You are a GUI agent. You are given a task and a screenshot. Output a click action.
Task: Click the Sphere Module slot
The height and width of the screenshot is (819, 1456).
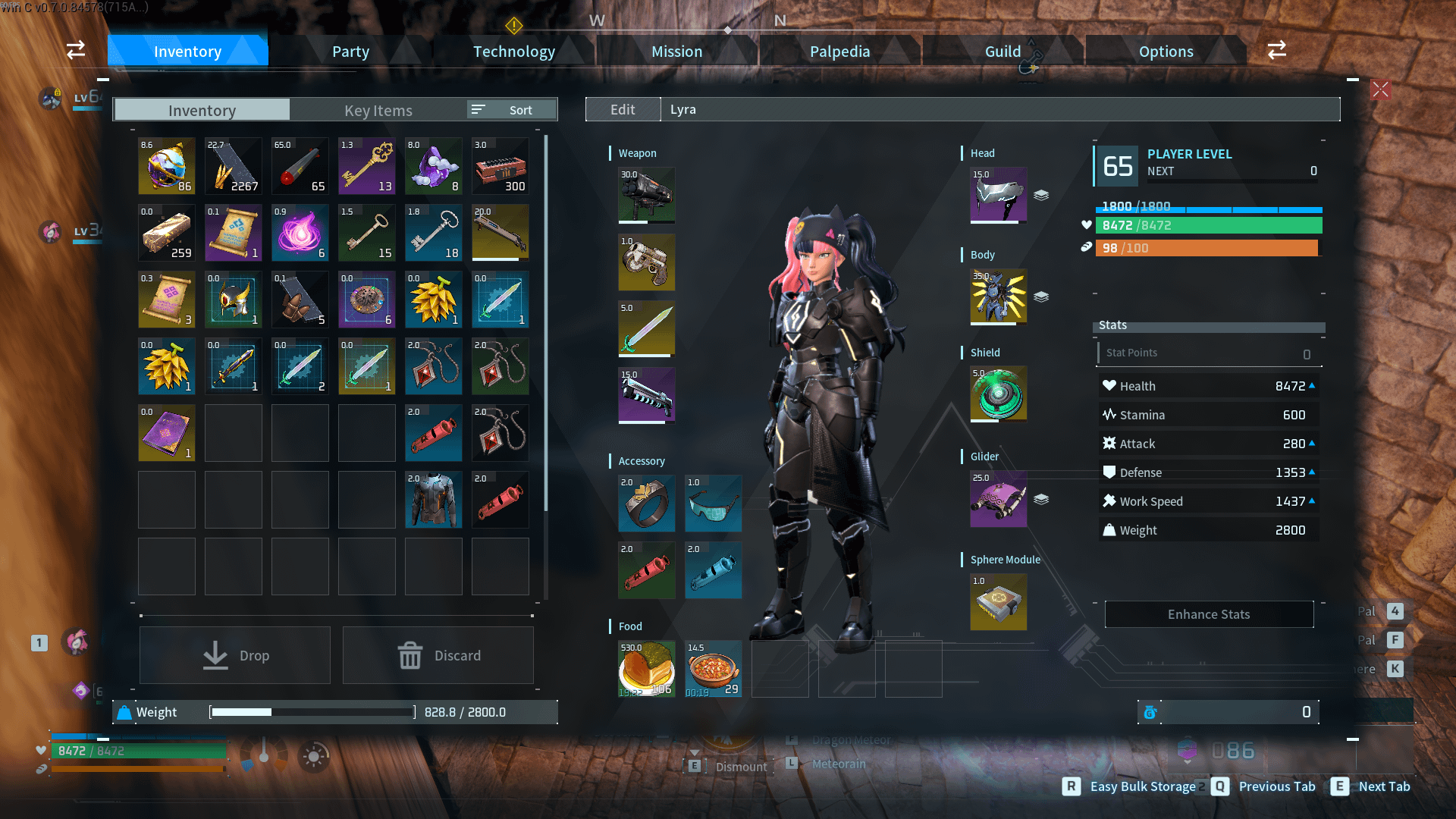click(998, 602)
